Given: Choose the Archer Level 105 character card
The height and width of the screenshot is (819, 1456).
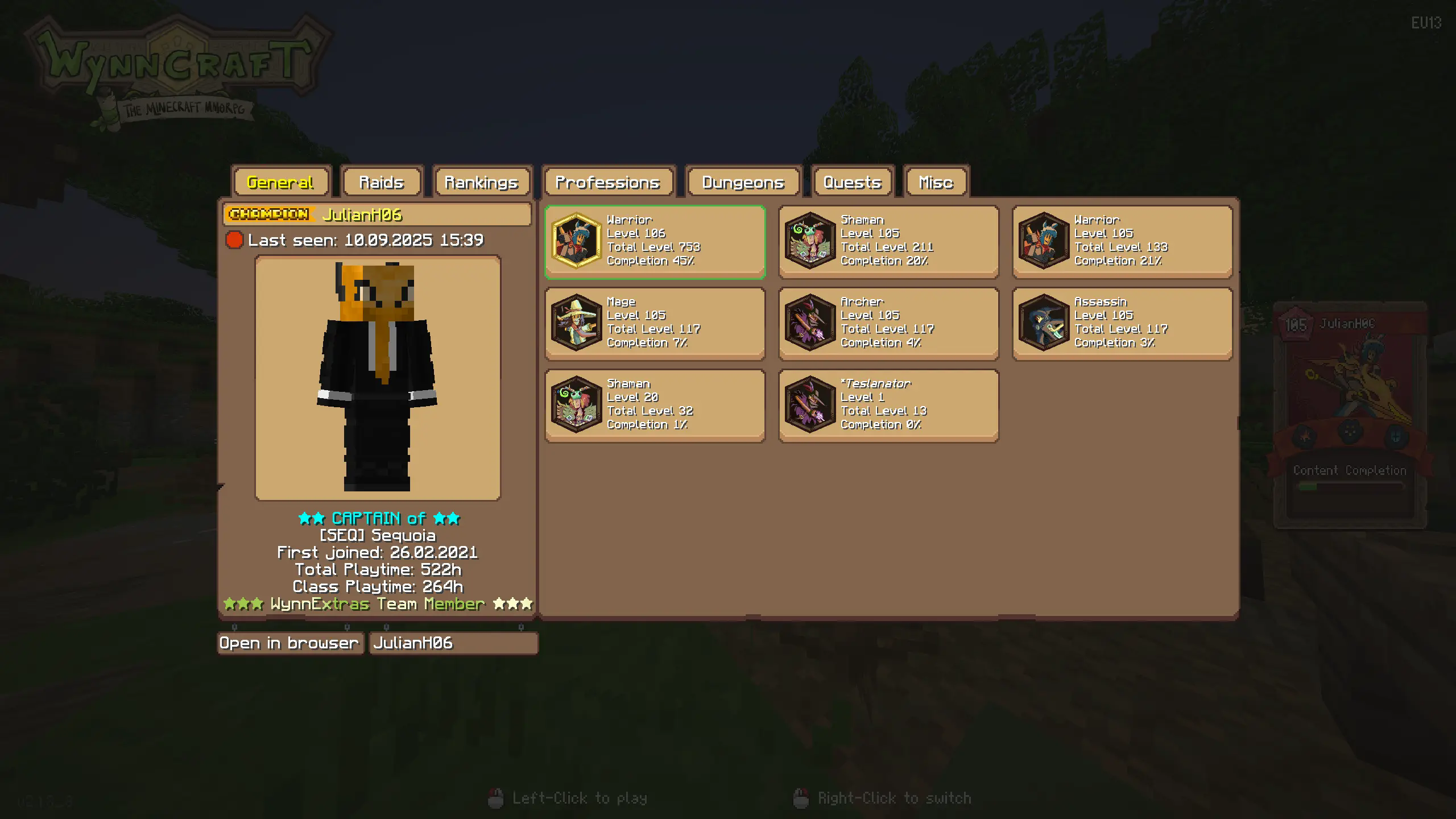Looking at the screenshot, I should pos(888,324).
